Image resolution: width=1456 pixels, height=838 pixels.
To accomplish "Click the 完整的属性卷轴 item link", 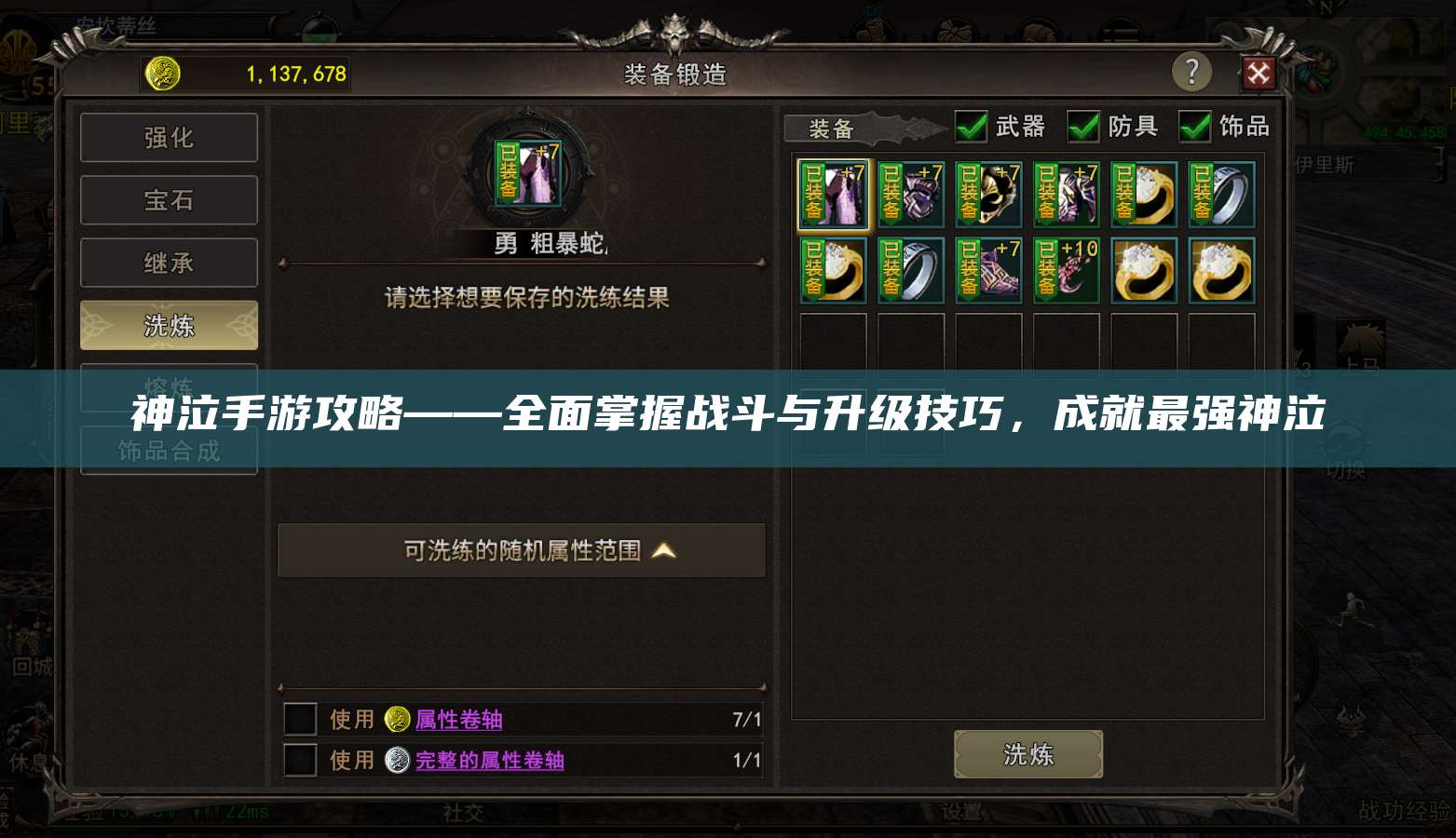I will pyautogui.click(x=492, y=760).
